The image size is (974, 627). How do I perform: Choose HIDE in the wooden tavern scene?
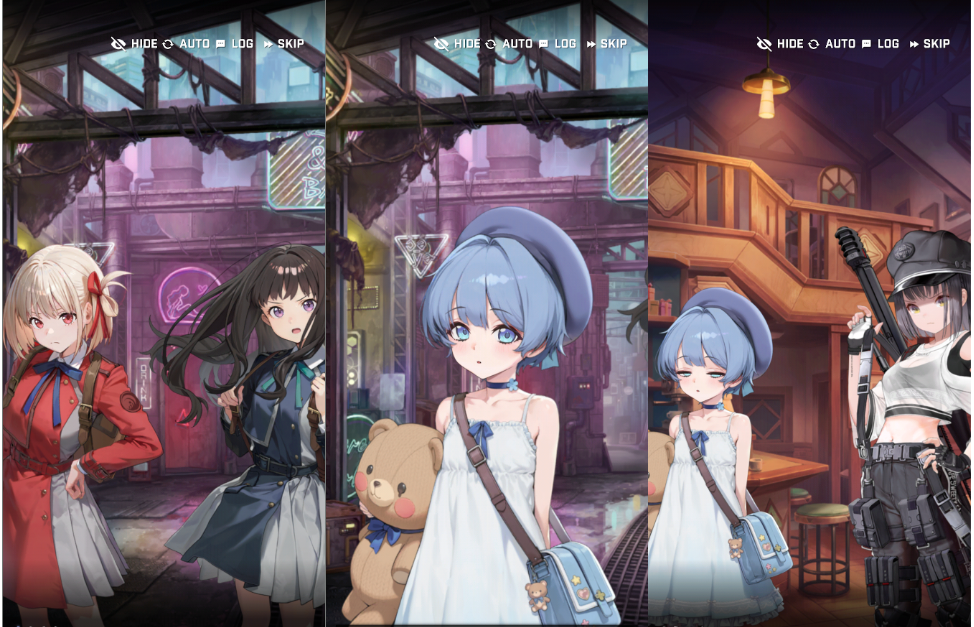pos(780,44)
